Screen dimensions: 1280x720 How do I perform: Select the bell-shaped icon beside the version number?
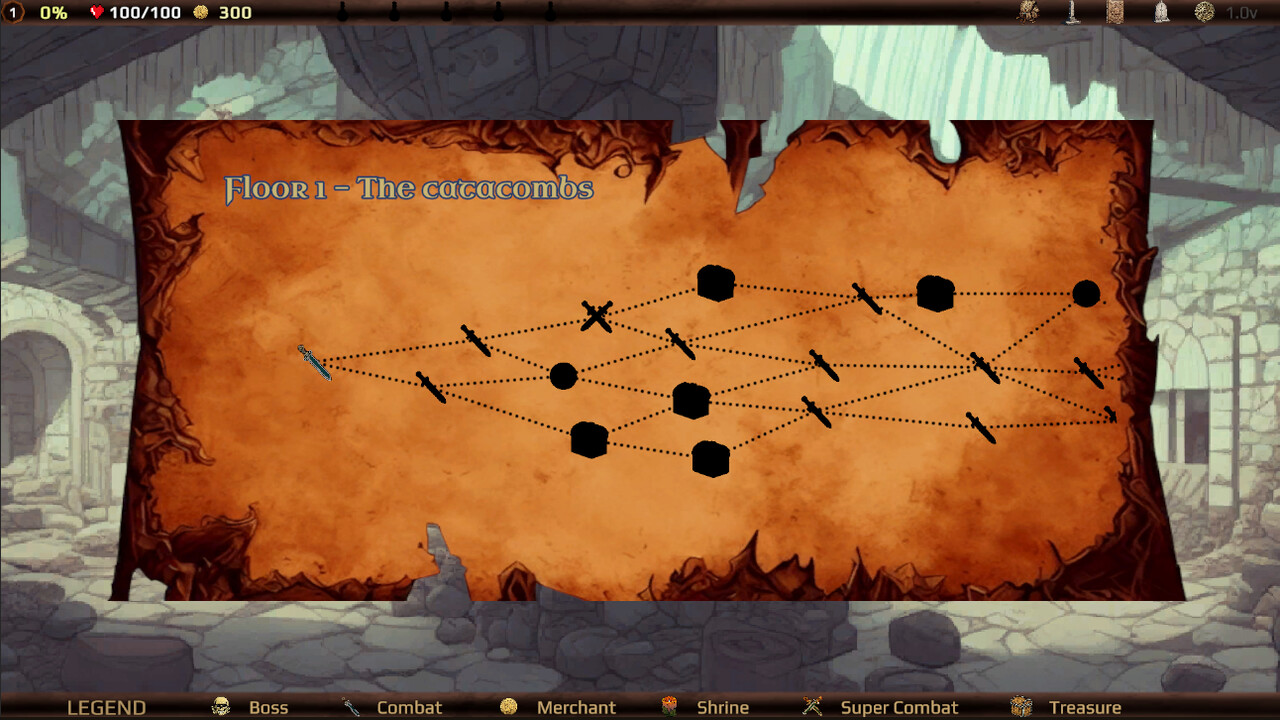[1162, 14]
